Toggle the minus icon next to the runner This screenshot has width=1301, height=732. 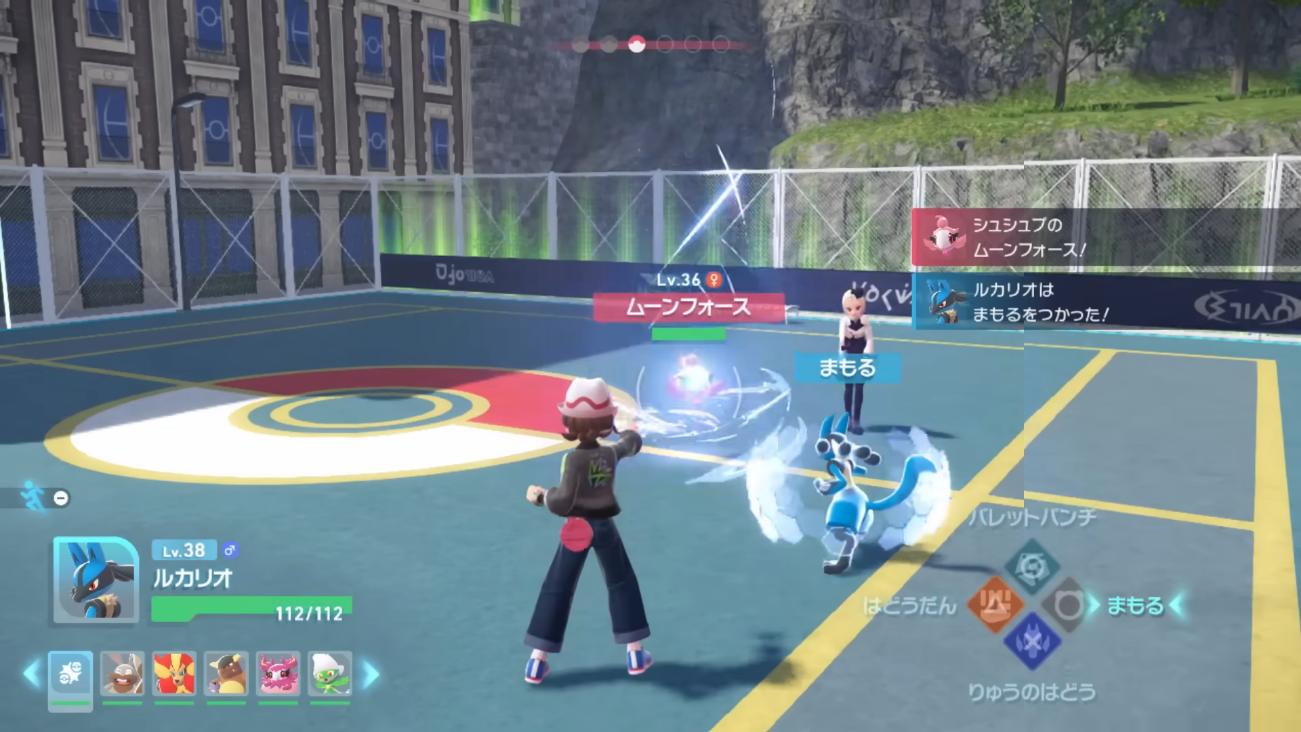click(x=61, y=497)
